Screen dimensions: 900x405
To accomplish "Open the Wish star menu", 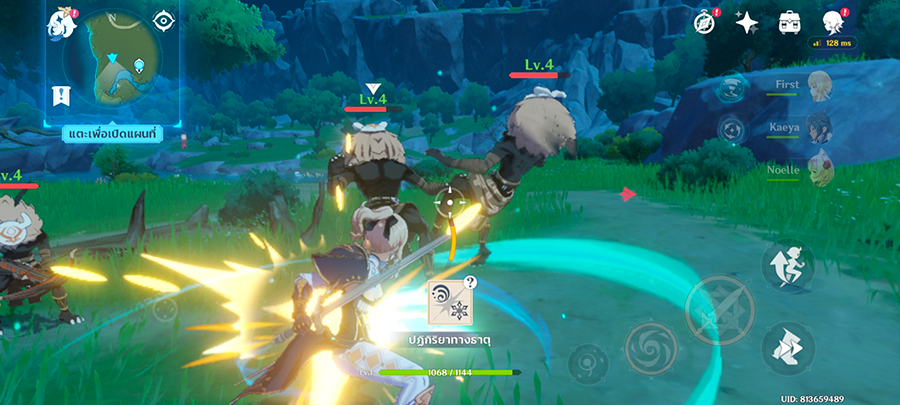I will (746, 24).
